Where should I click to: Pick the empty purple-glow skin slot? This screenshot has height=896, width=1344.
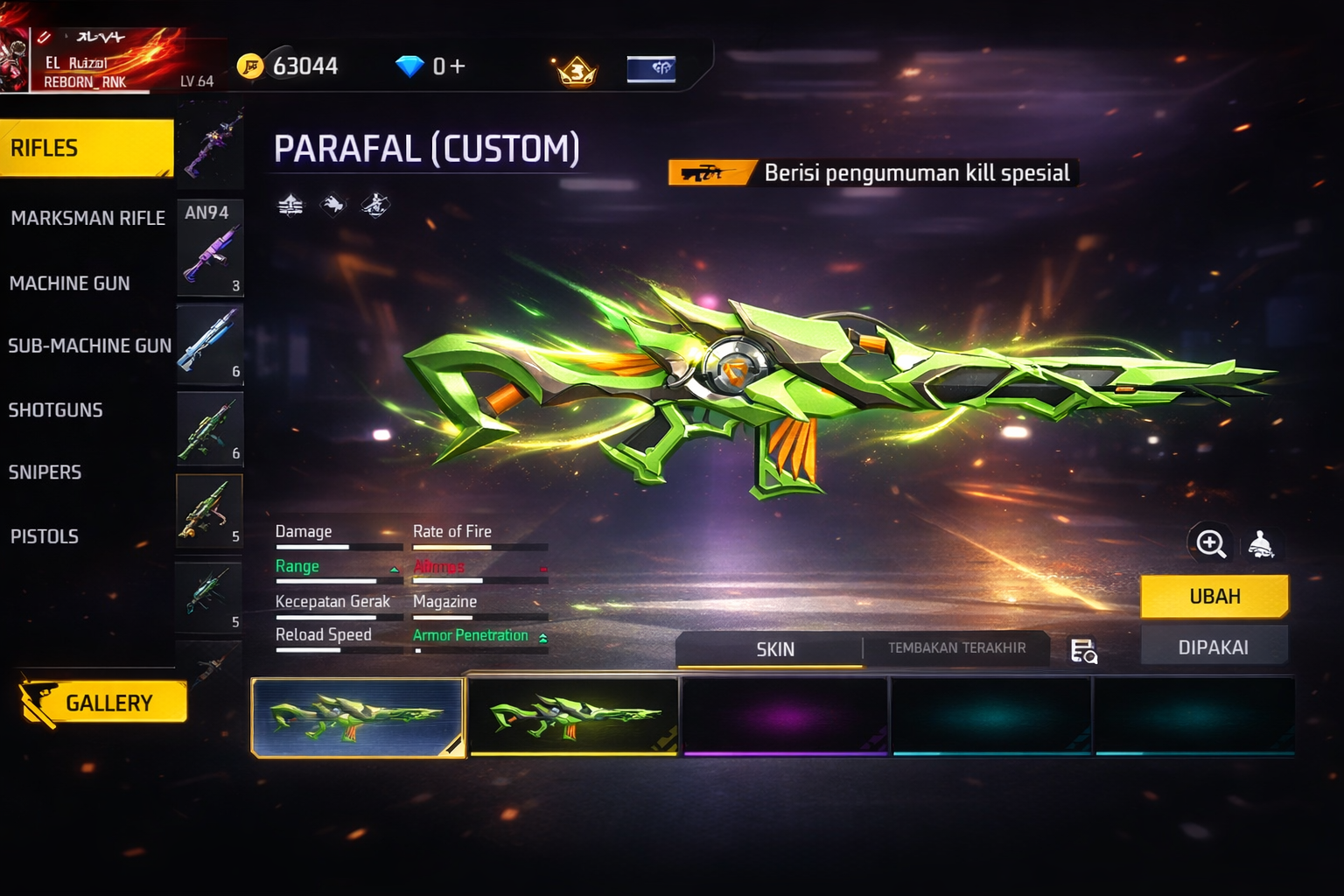[785, 717]
